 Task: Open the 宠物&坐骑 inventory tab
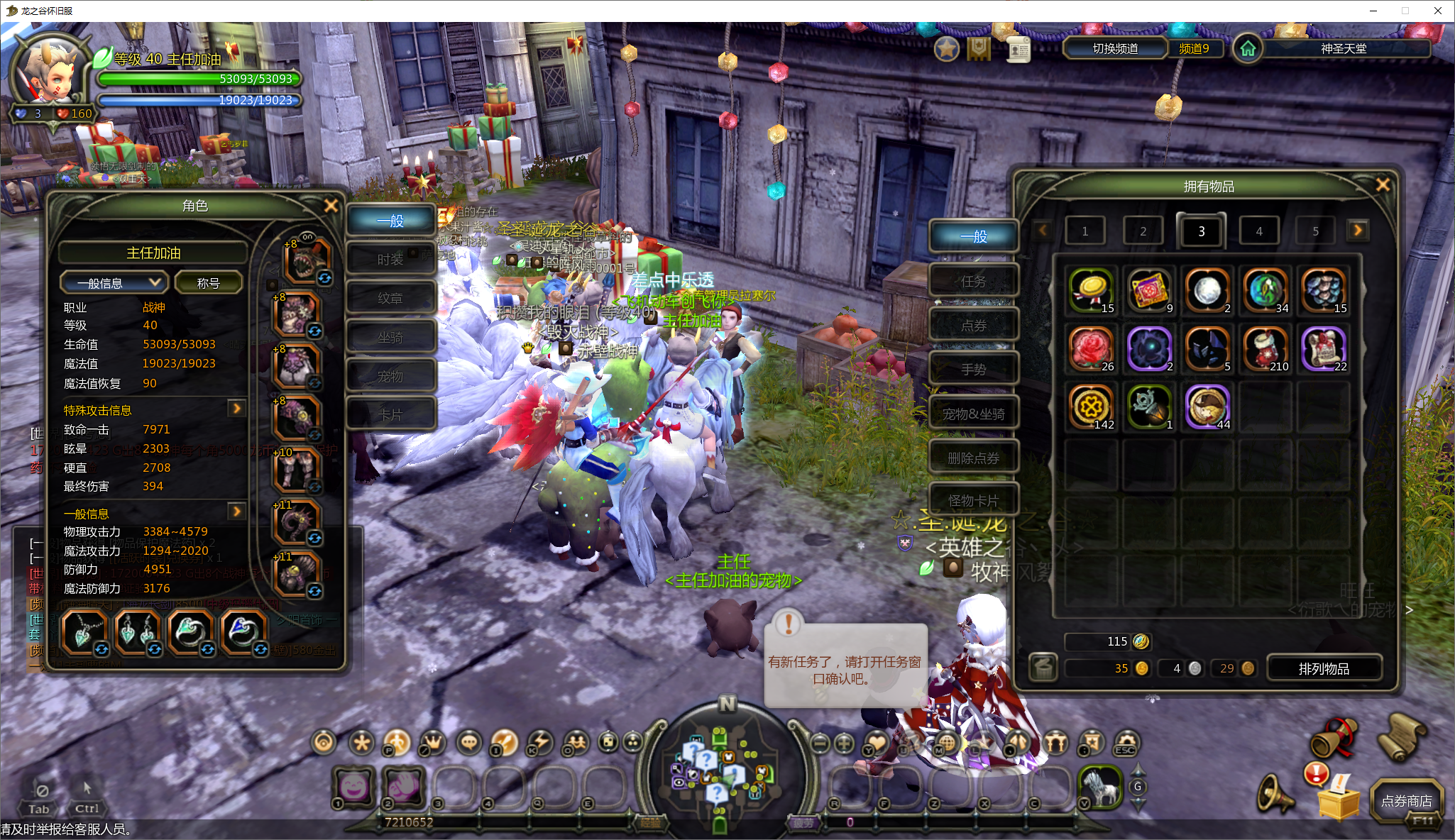click(x=973, y=414)
